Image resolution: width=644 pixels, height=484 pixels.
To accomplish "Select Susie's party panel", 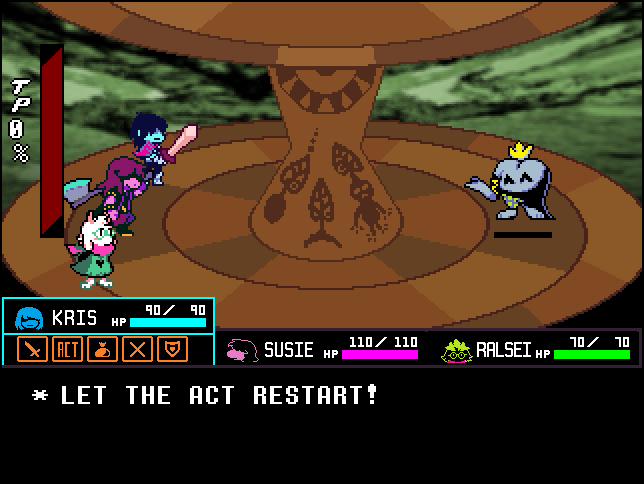I will point(322,349).
